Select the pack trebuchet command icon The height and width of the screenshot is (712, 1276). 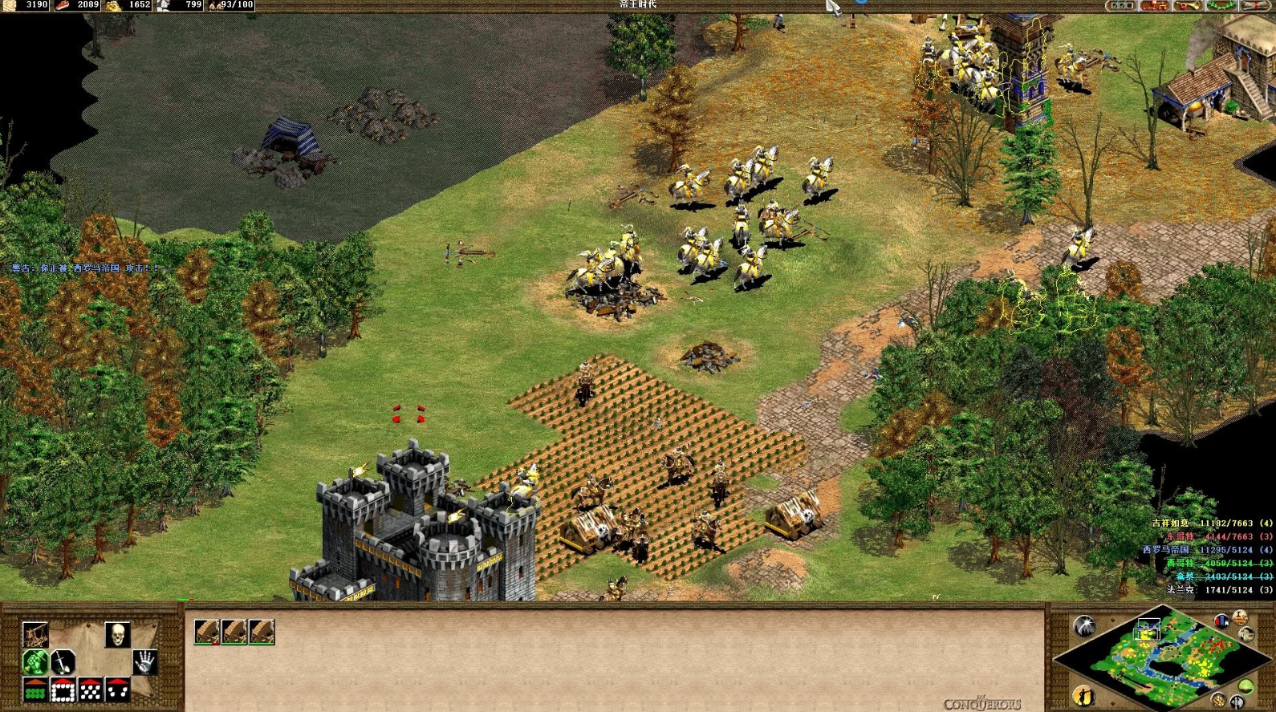coord(36,634)
